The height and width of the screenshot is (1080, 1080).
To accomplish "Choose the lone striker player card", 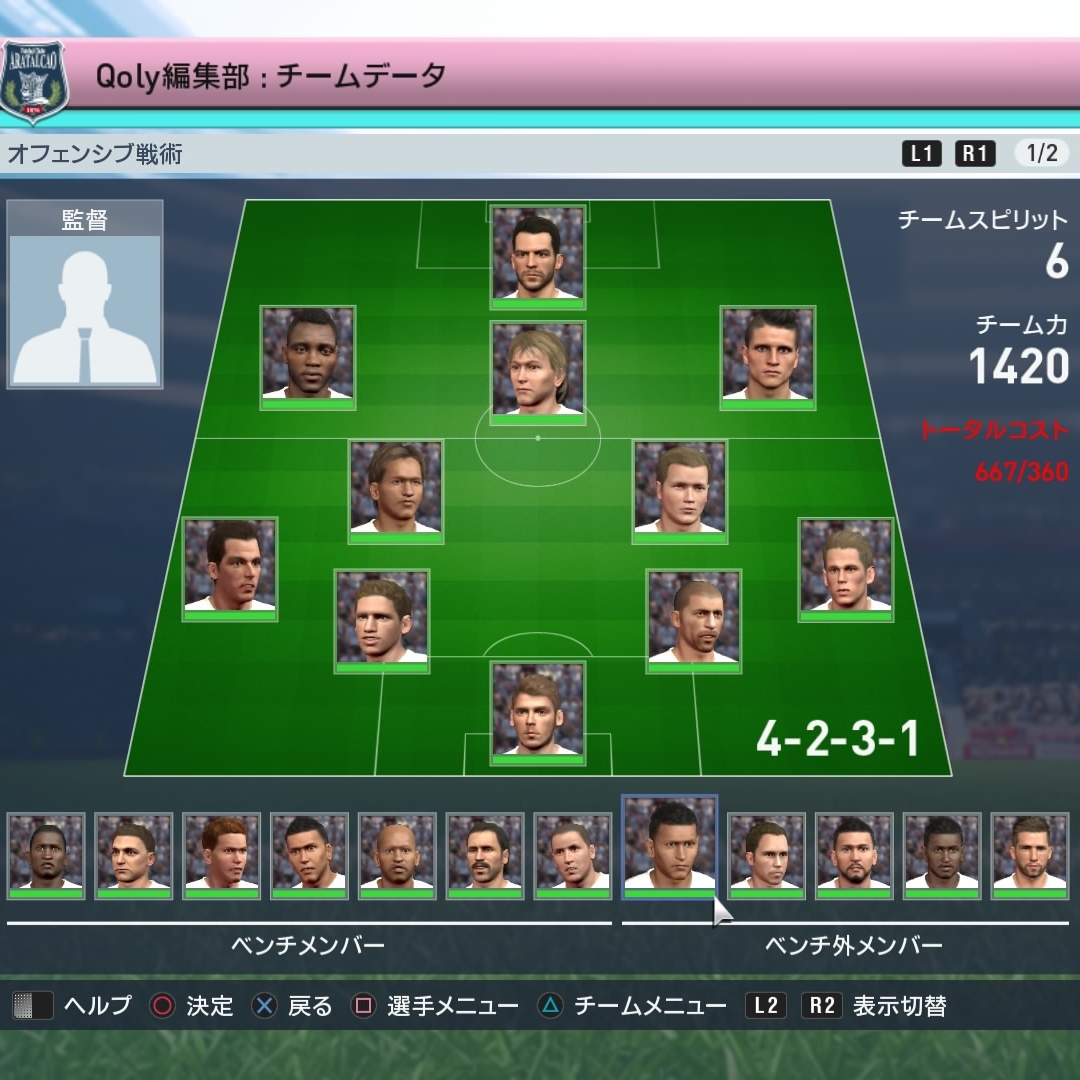I will click(538, 256).
